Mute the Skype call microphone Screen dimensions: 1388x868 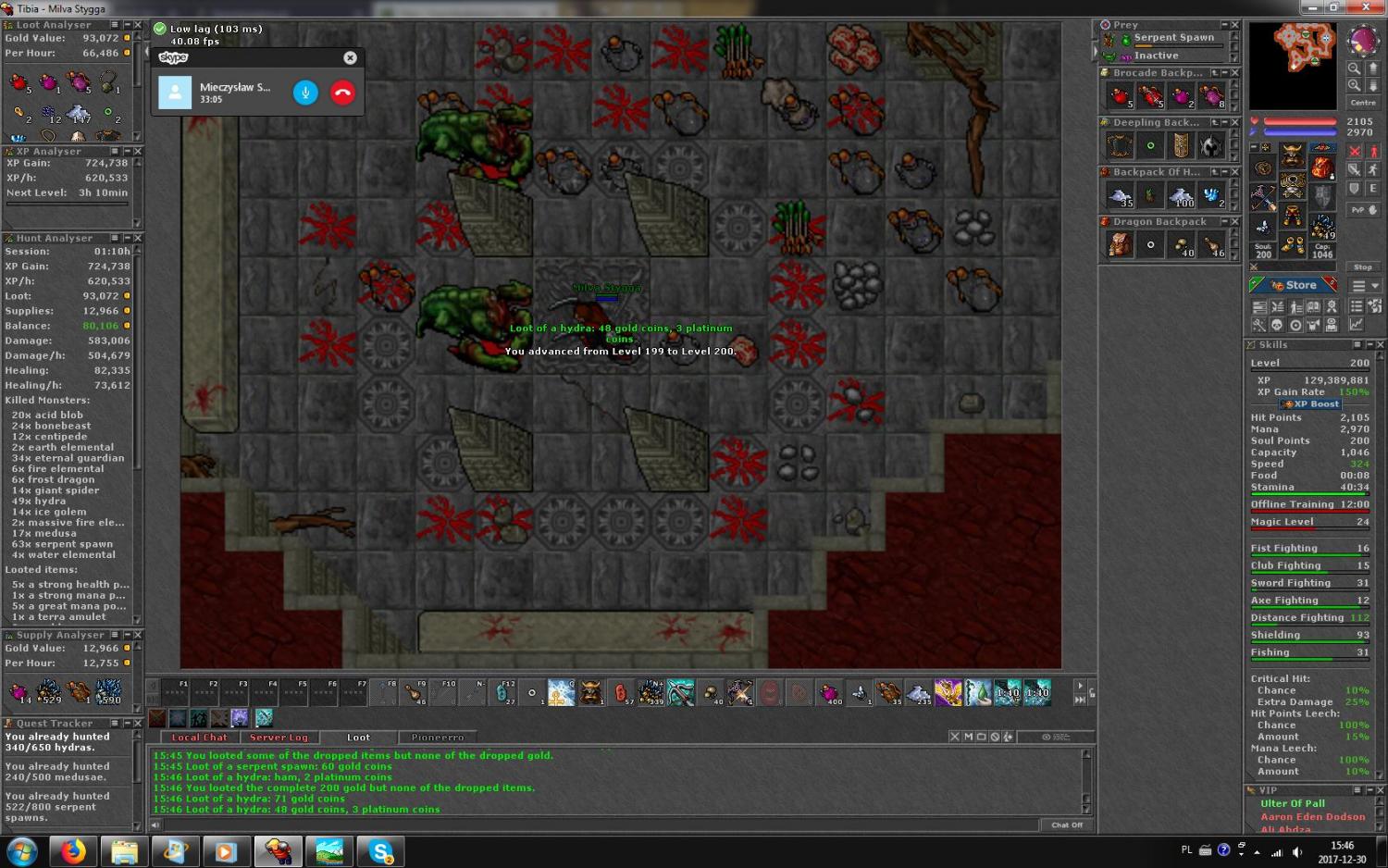[x=305, y=93]
